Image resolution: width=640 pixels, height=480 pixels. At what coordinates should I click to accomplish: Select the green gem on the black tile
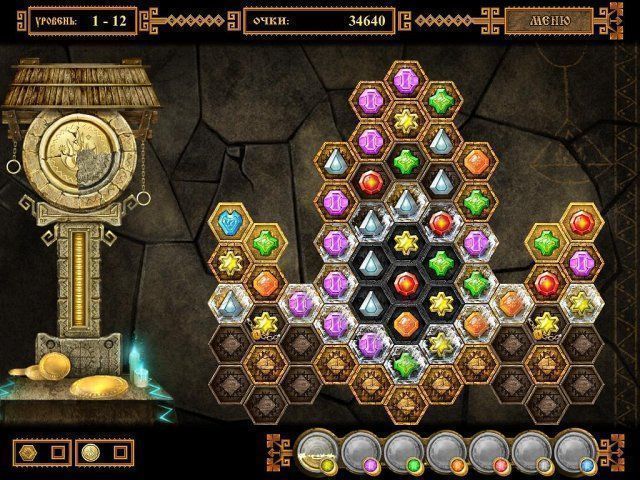[x=440, y=262]
